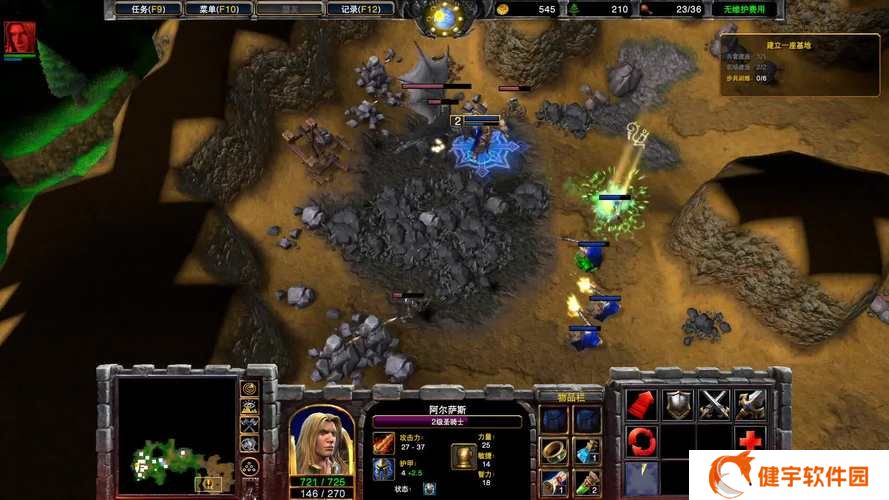Image resolution: width=889 pixels, height=500 pixels.
Task: Select the hero icon in the top-left corner
Action: [x=19, y=37]
